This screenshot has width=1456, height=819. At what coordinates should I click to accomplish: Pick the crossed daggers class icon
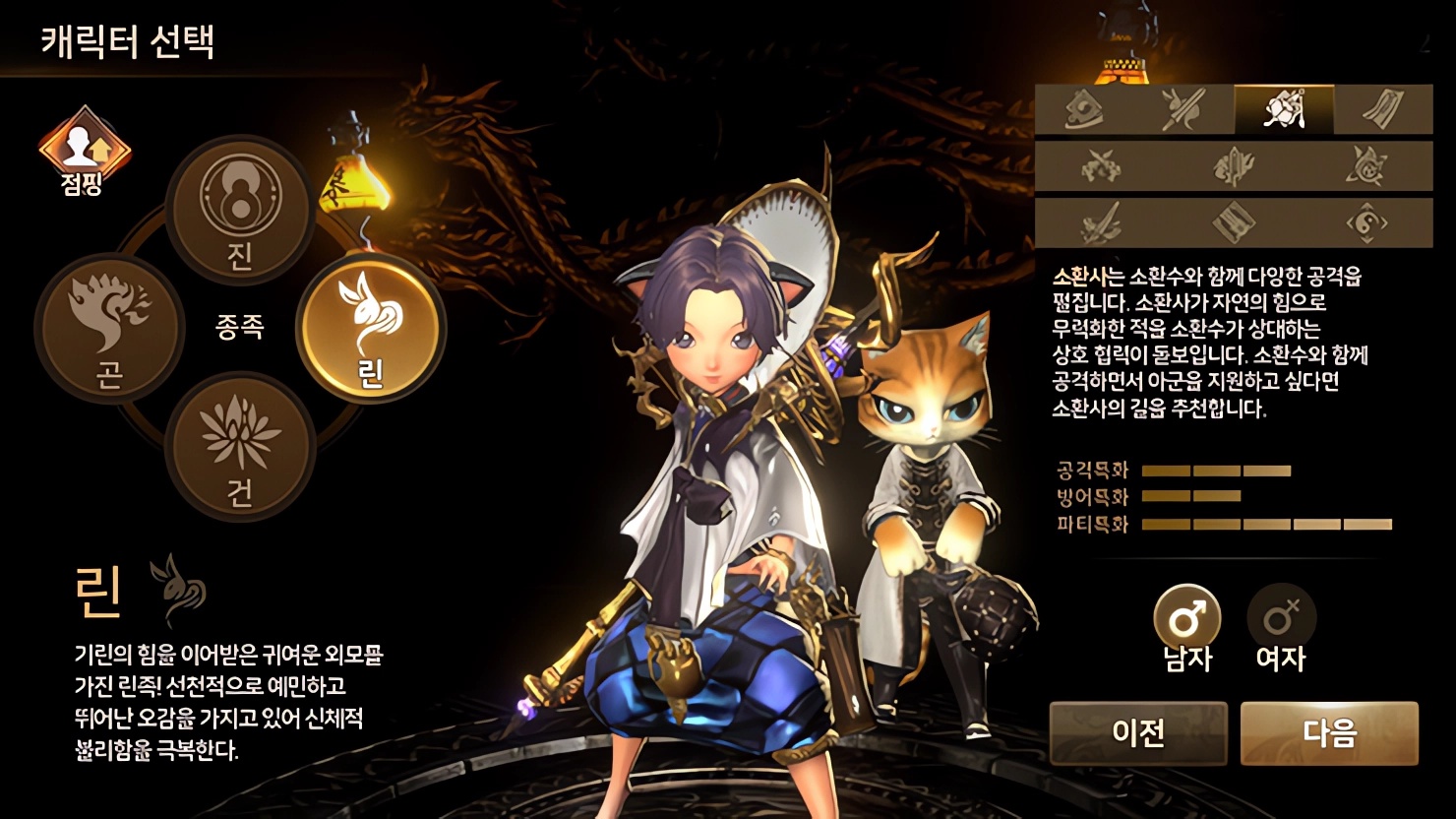click(1101, 166)
